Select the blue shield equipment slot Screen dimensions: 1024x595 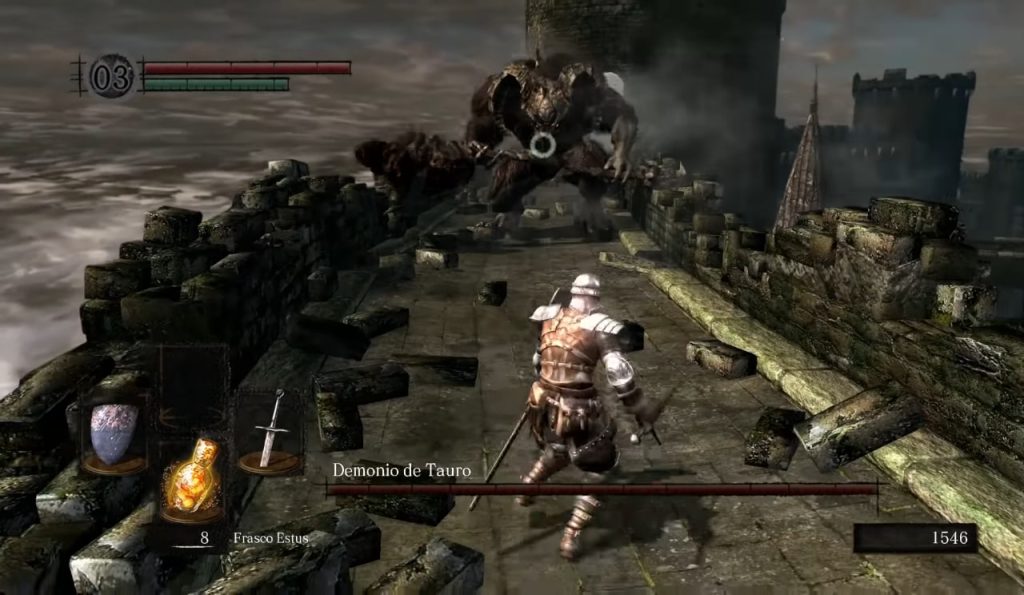point(114,434)
